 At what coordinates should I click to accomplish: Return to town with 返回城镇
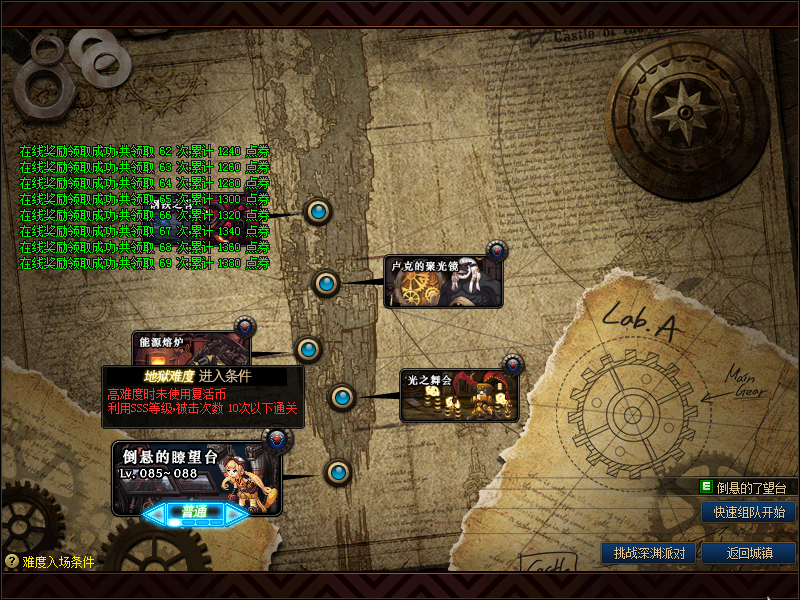[748, 553]
